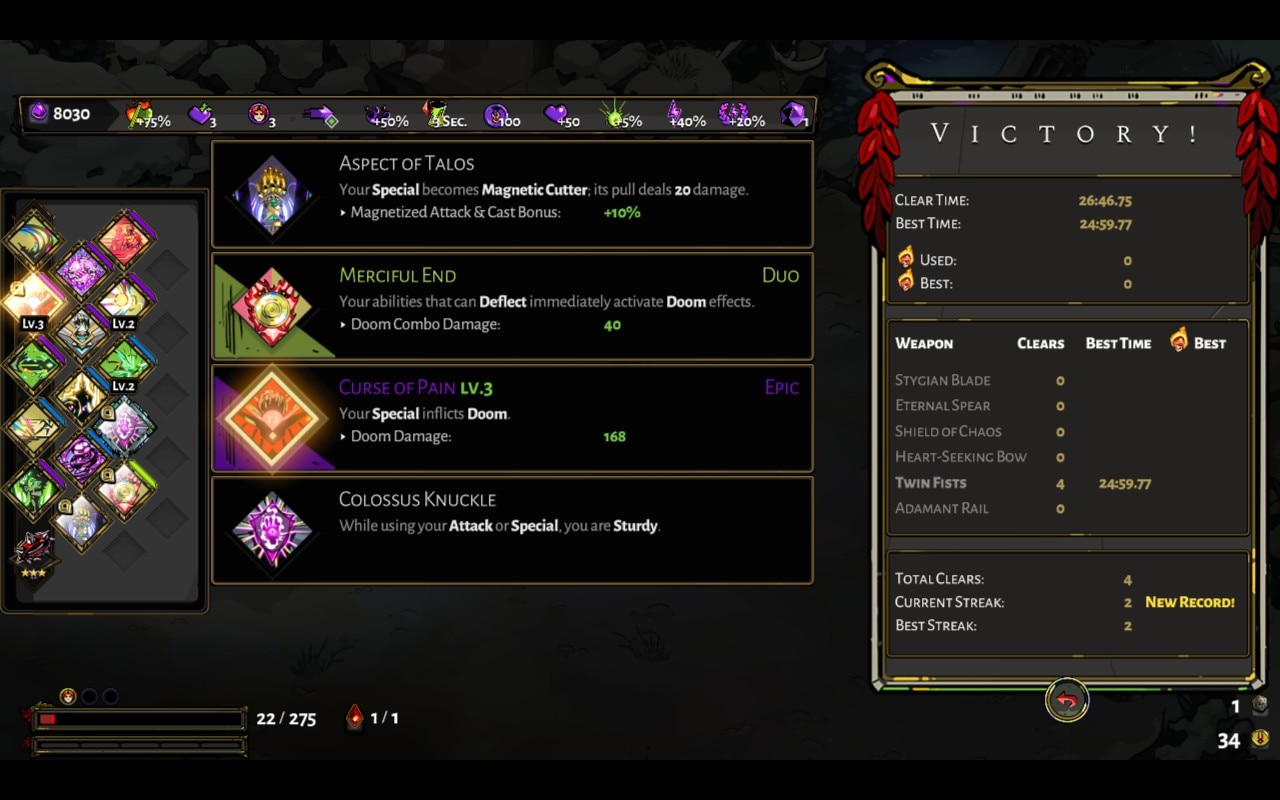The width and height of the screenshot is (1280, 800).
Task: Select the Aspect of Talos entry
Action: coord(511,194)
